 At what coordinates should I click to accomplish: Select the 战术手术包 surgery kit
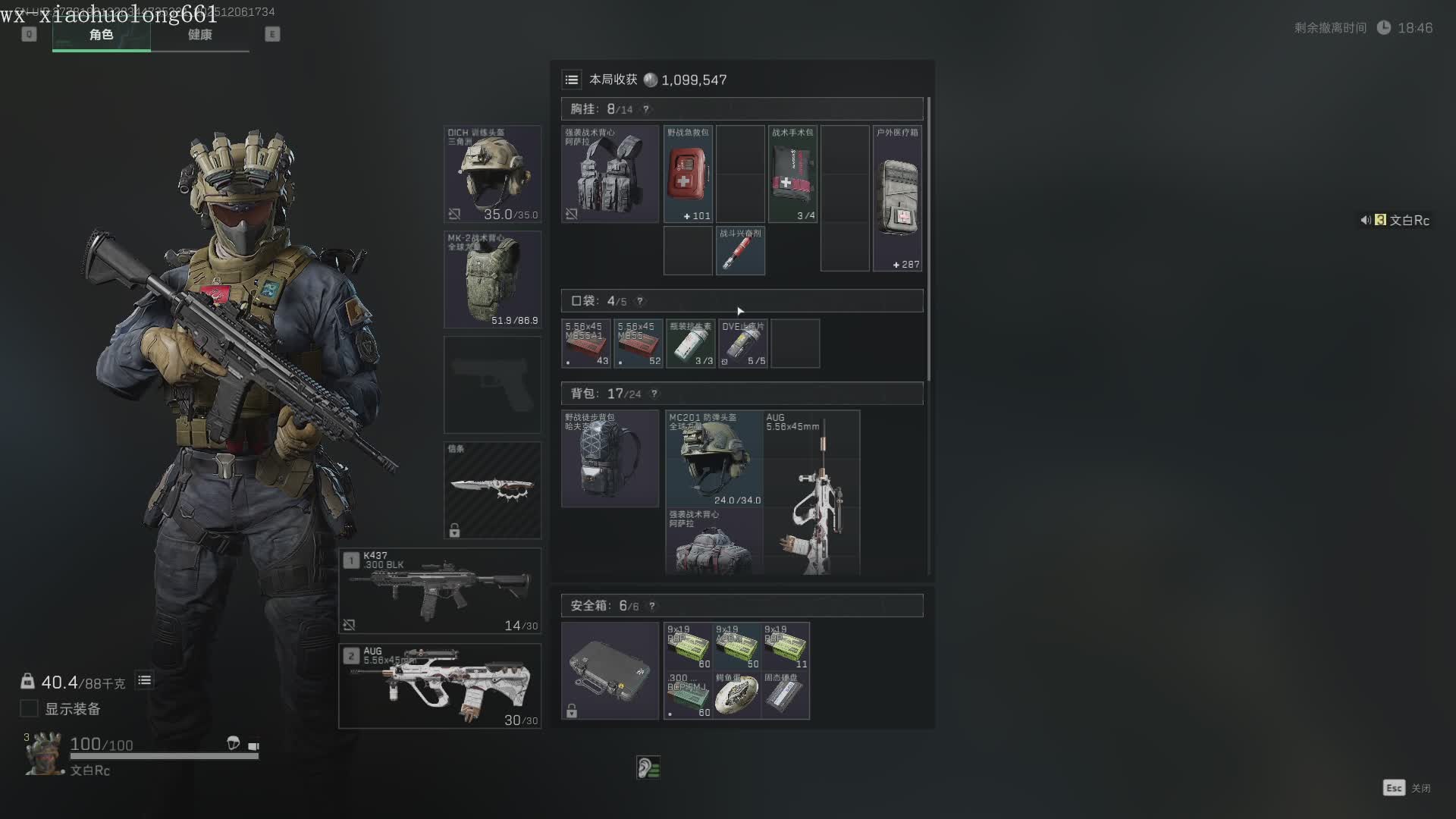(x=792, y=174)
